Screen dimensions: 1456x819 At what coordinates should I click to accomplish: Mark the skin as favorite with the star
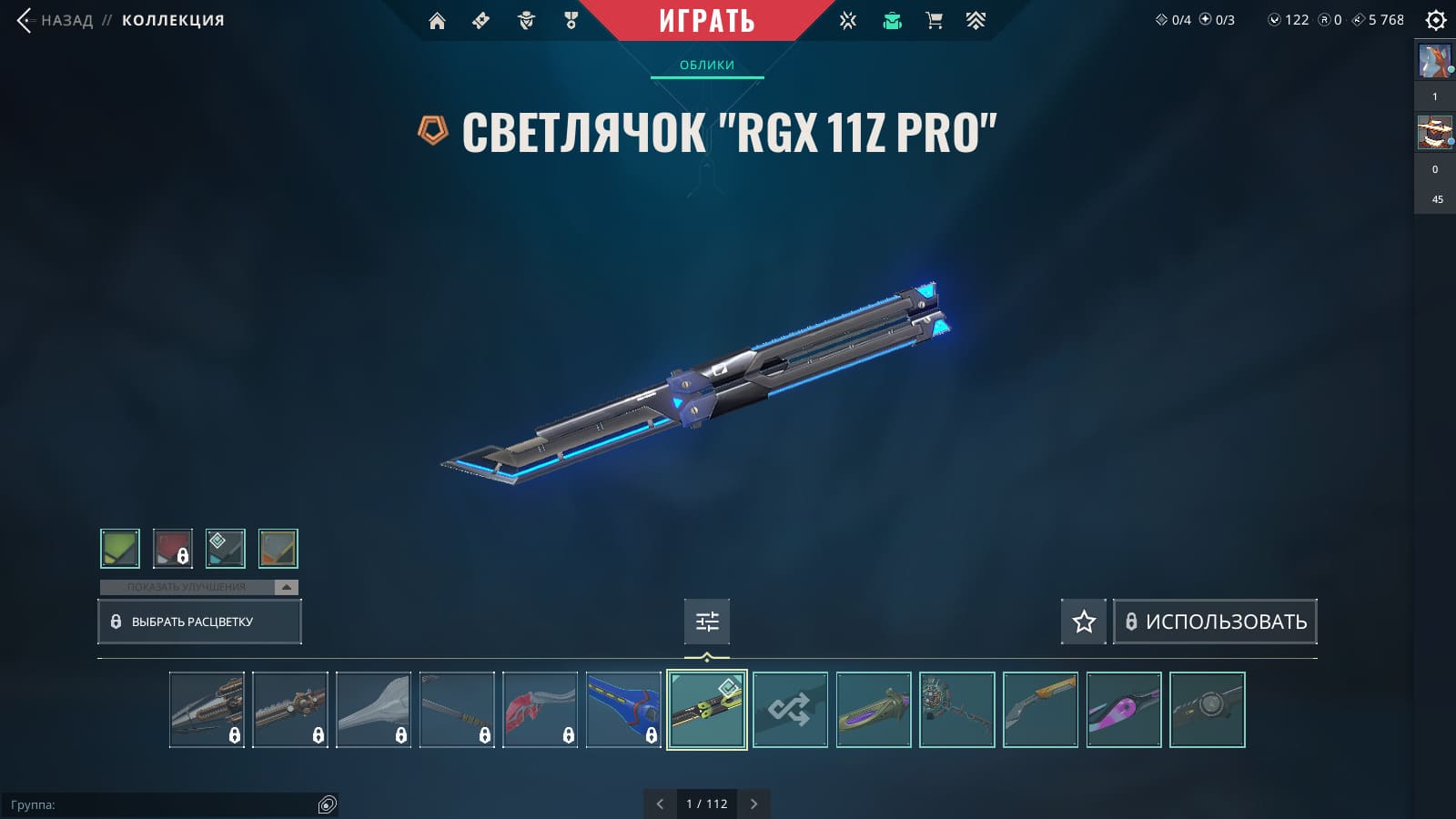(x=1083, y=622)
